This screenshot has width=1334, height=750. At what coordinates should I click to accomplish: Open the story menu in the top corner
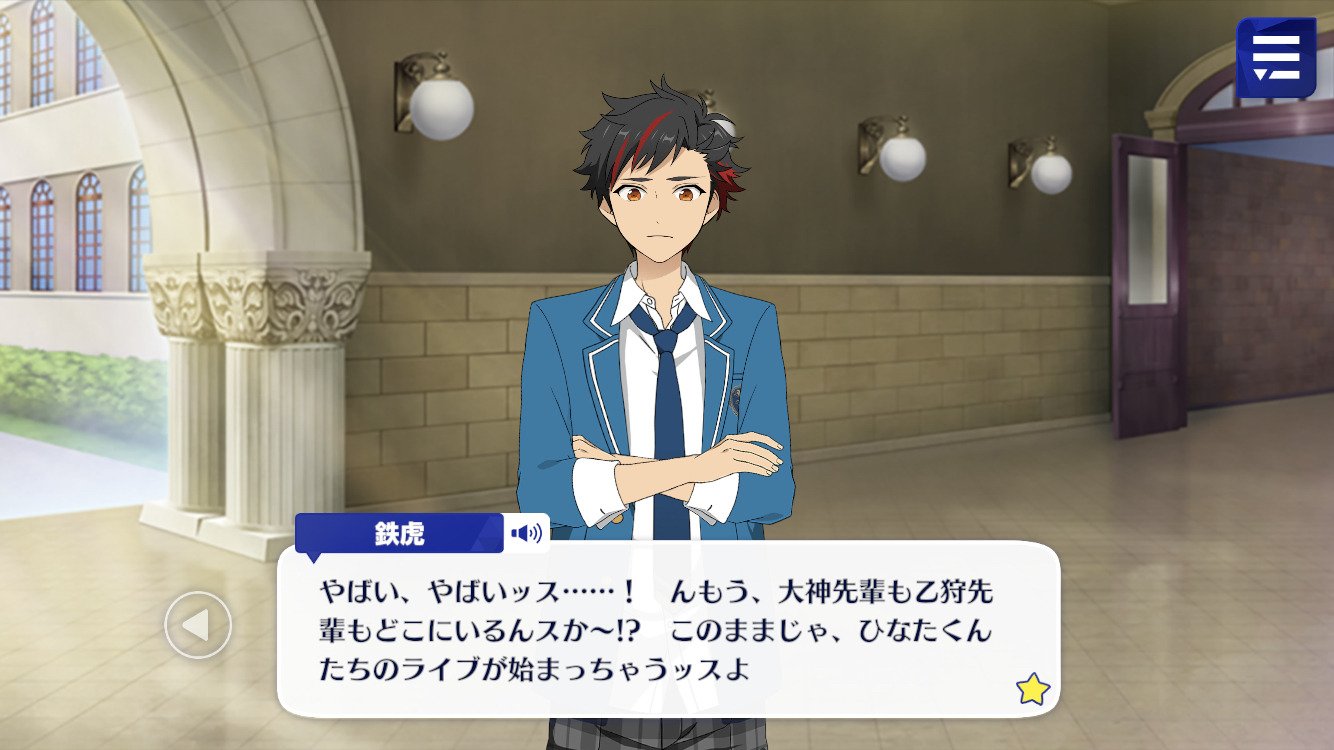tap(1275, 57)
